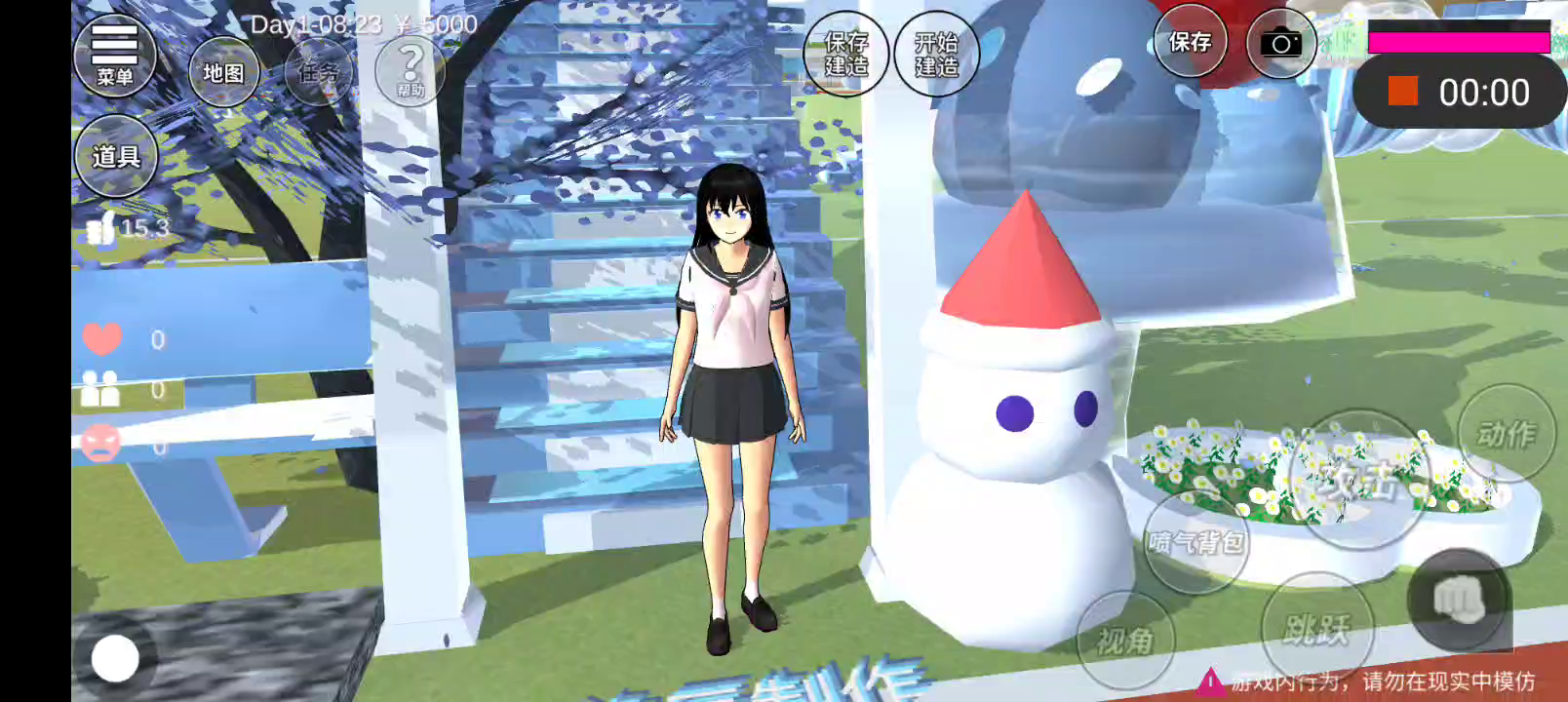Open the 动作 actions button
Screen dimensions: 1568x702
1507,434
